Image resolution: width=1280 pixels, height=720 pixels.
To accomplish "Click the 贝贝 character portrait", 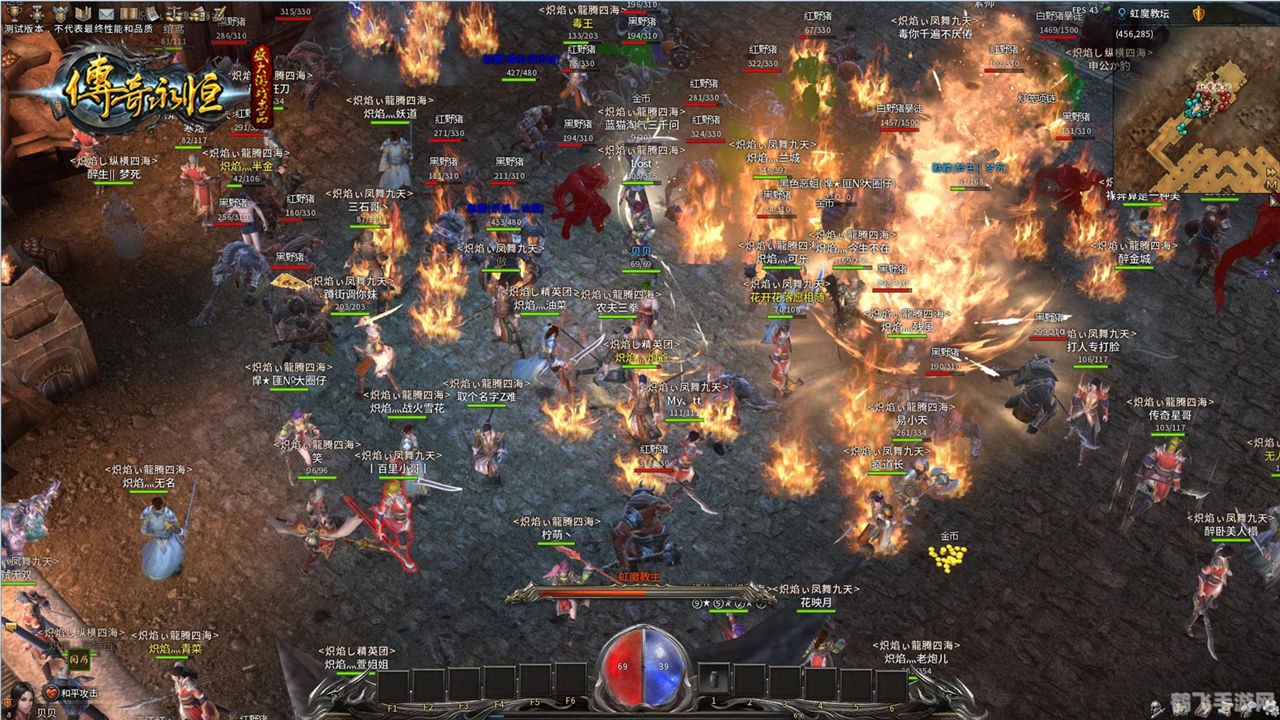I will coord(22,695).
